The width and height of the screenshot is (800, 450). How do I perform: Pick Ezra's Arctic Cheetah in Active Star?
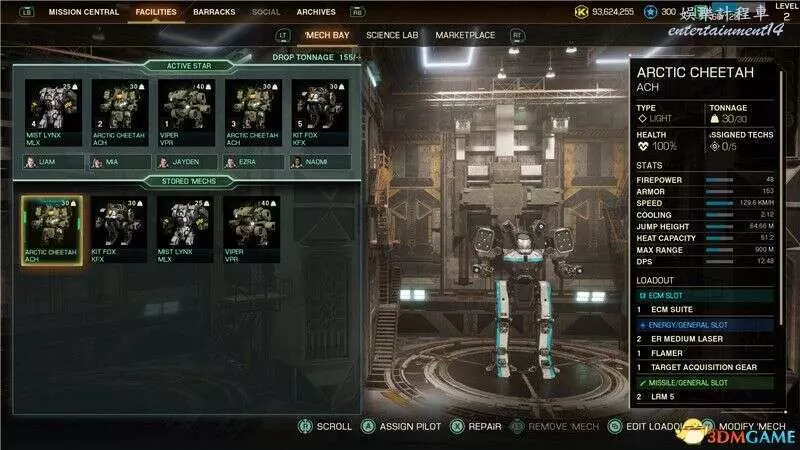[x=253, y=114]
